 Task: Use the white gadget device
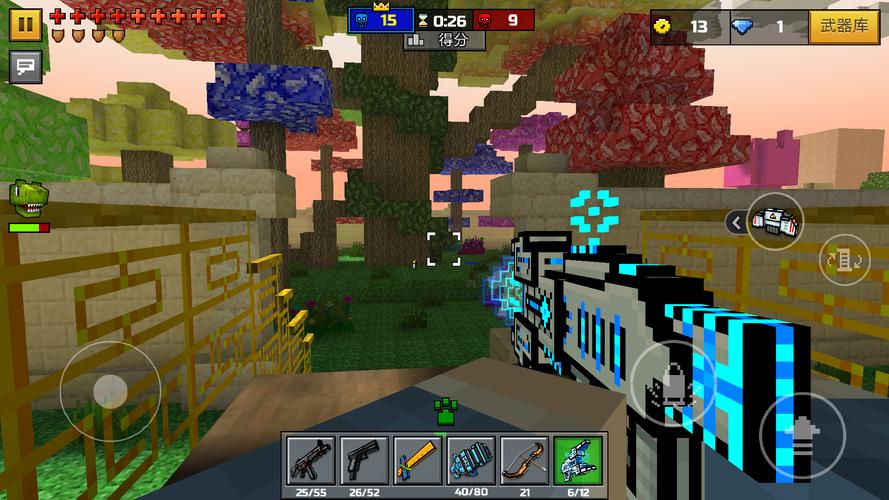[x=775, y=221]
